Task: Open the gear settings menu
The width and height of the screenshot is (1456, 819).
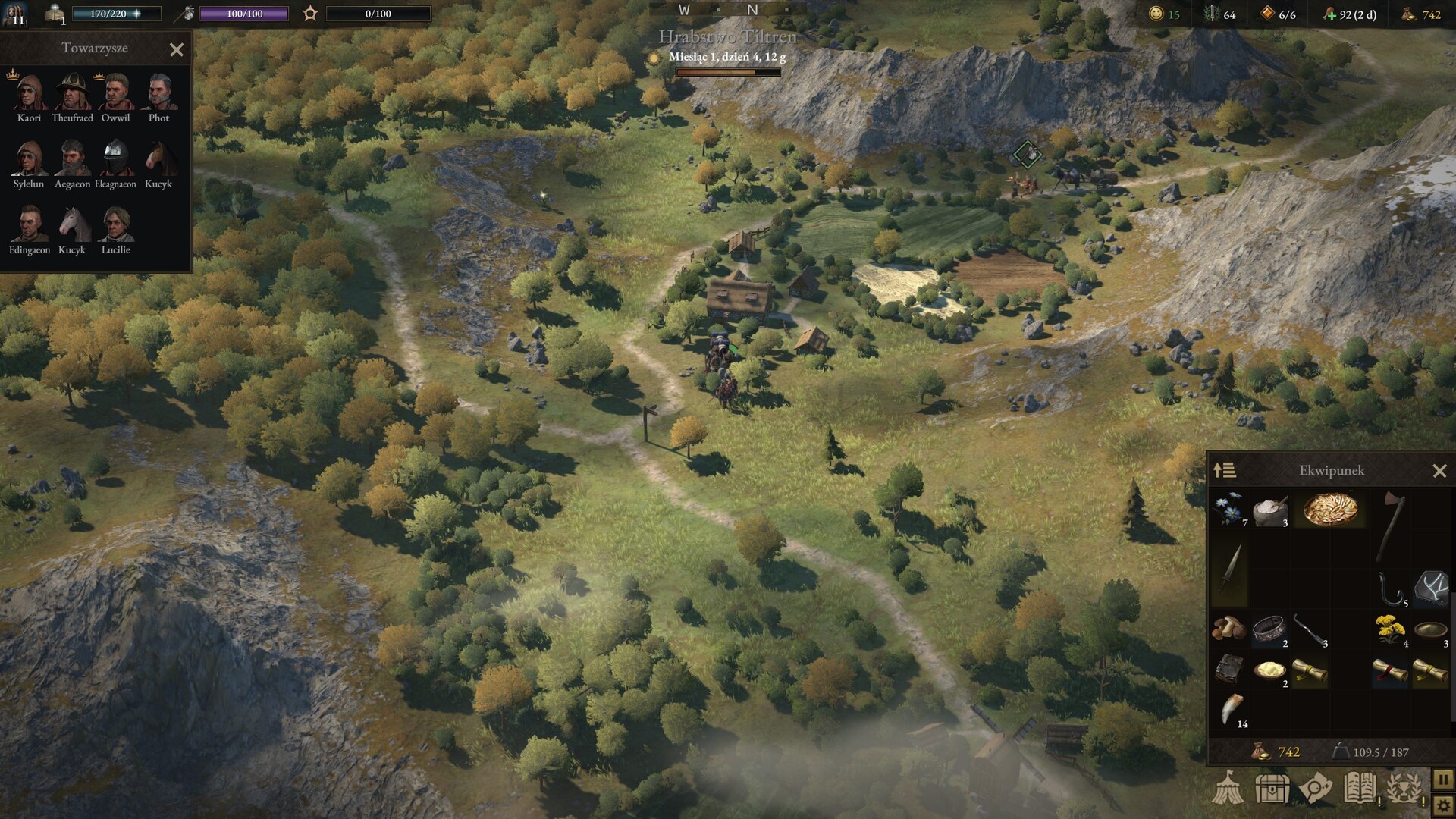Action: [x=1442, y=805]
